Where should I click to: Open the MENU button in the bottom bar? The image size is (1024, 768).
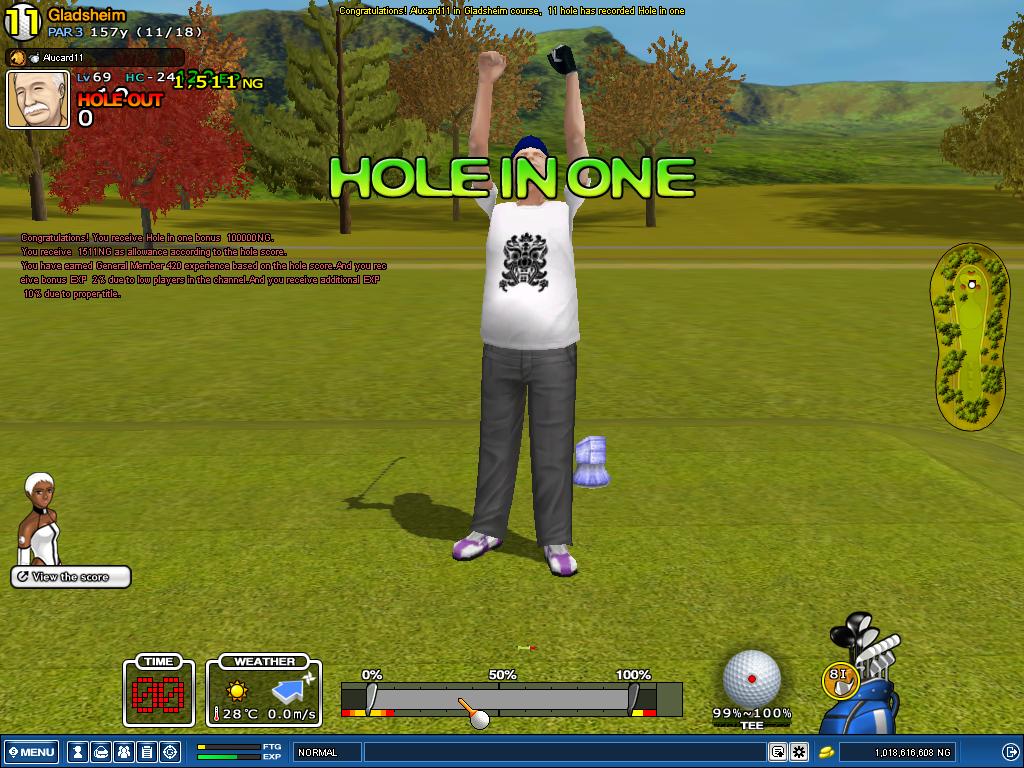(x=31, y=752)
